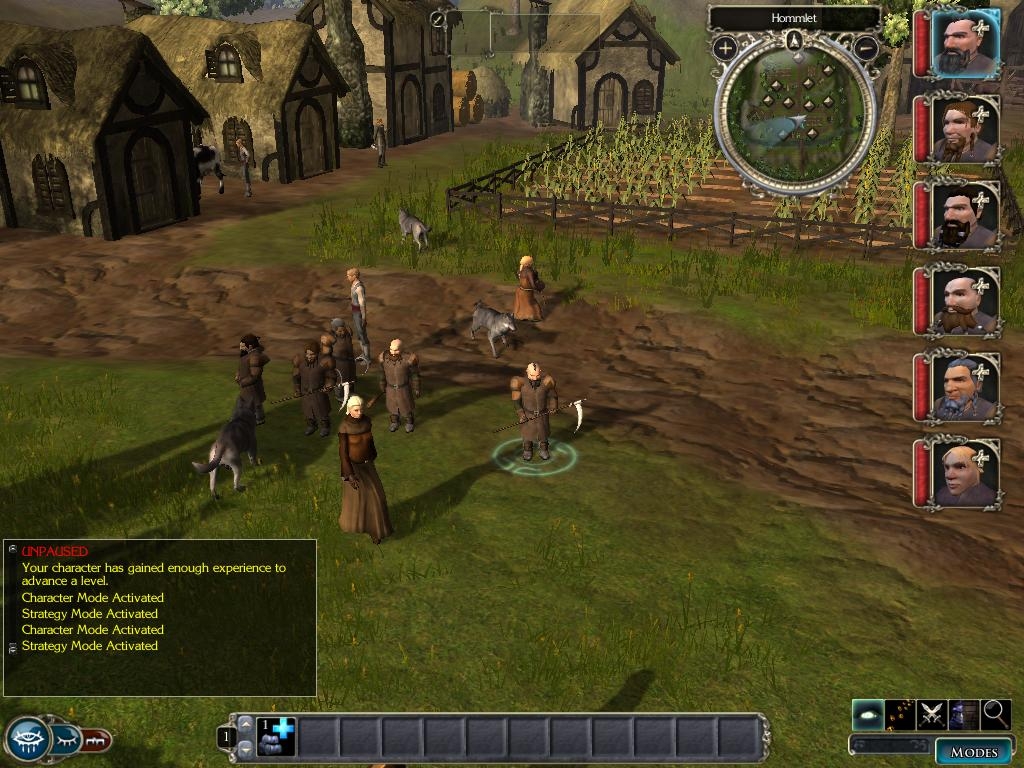Select the fourth party member portrait
Viewport: 1024px width, 768px height.
click(x=965, y=300)
